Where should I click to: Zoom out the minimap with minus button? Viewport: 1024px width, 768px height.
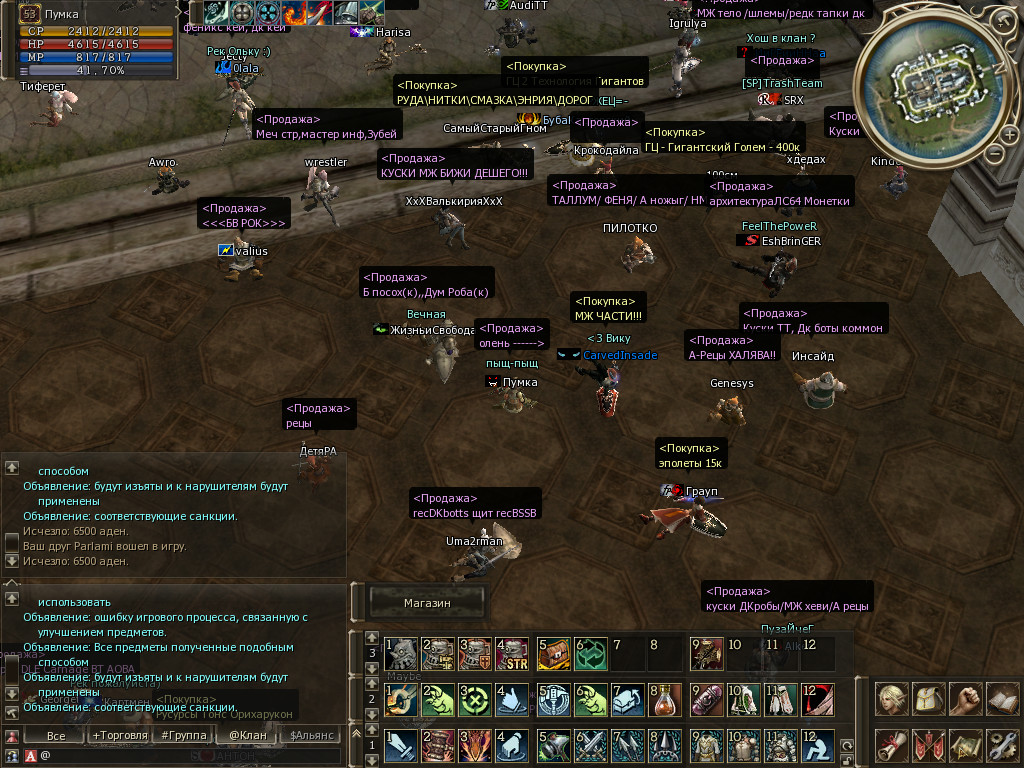pyautogui.click(x=995, y=154)
